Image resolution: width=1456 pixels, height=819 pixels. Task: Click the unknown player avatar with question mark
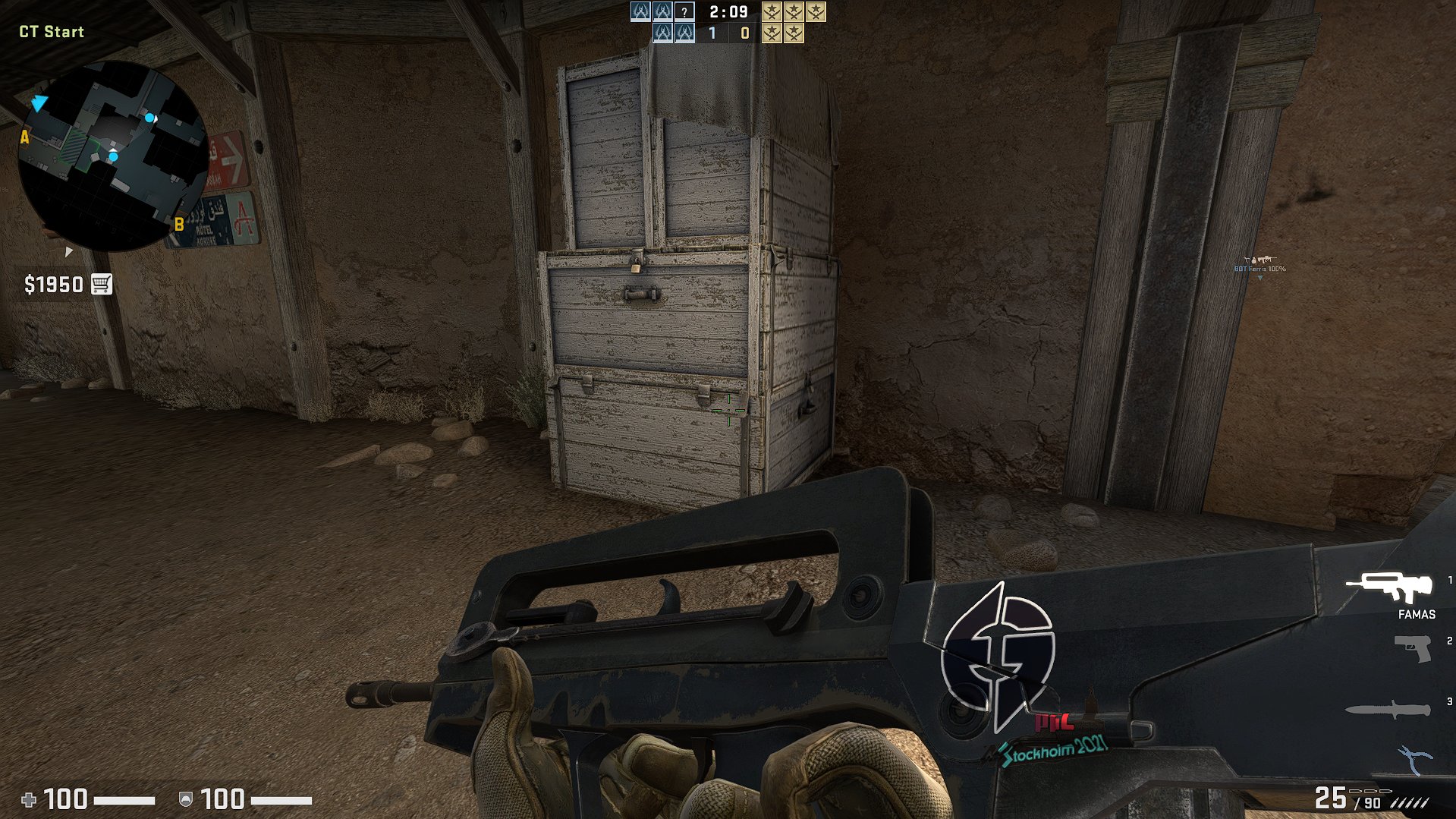coord(684,12)
